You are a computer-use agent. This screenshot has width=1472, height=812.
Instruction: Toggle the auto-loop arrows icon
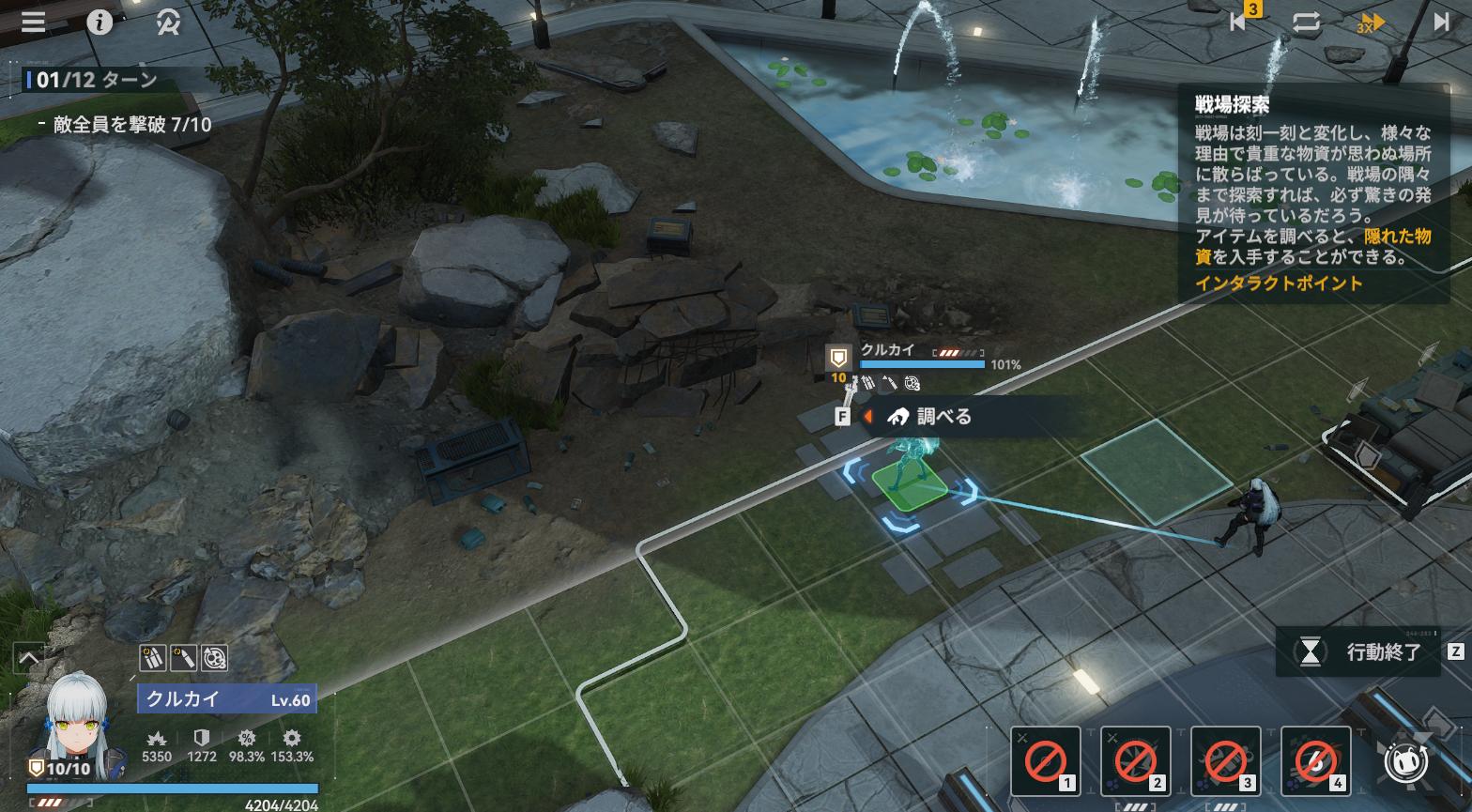(1306, 23)
